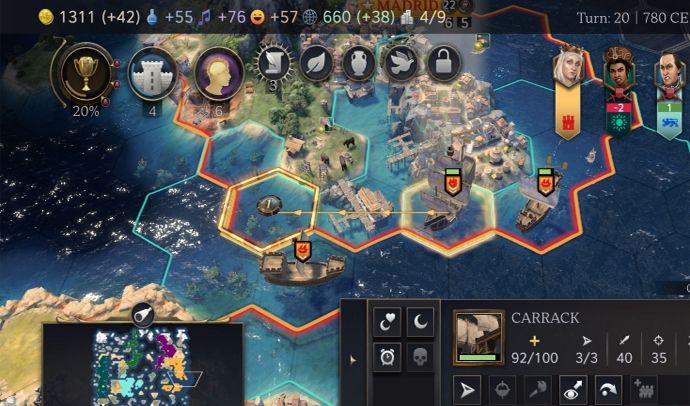Select the crescent moon sleep button
The height and width of the screenshot is (406, 690).
pyautogui.click(x=420, y=322)
